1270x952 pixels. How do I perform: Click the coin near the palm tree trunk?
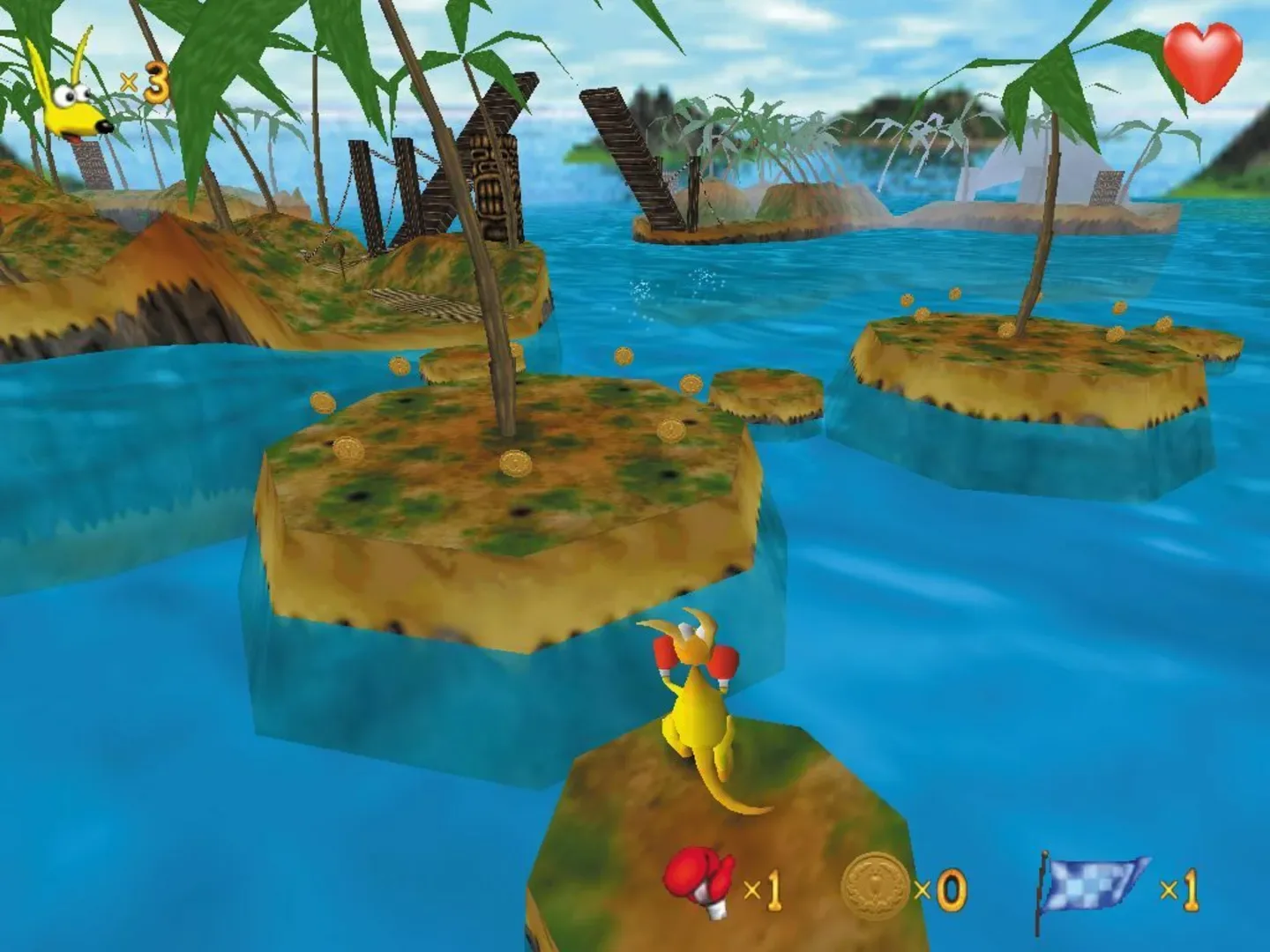516,460
